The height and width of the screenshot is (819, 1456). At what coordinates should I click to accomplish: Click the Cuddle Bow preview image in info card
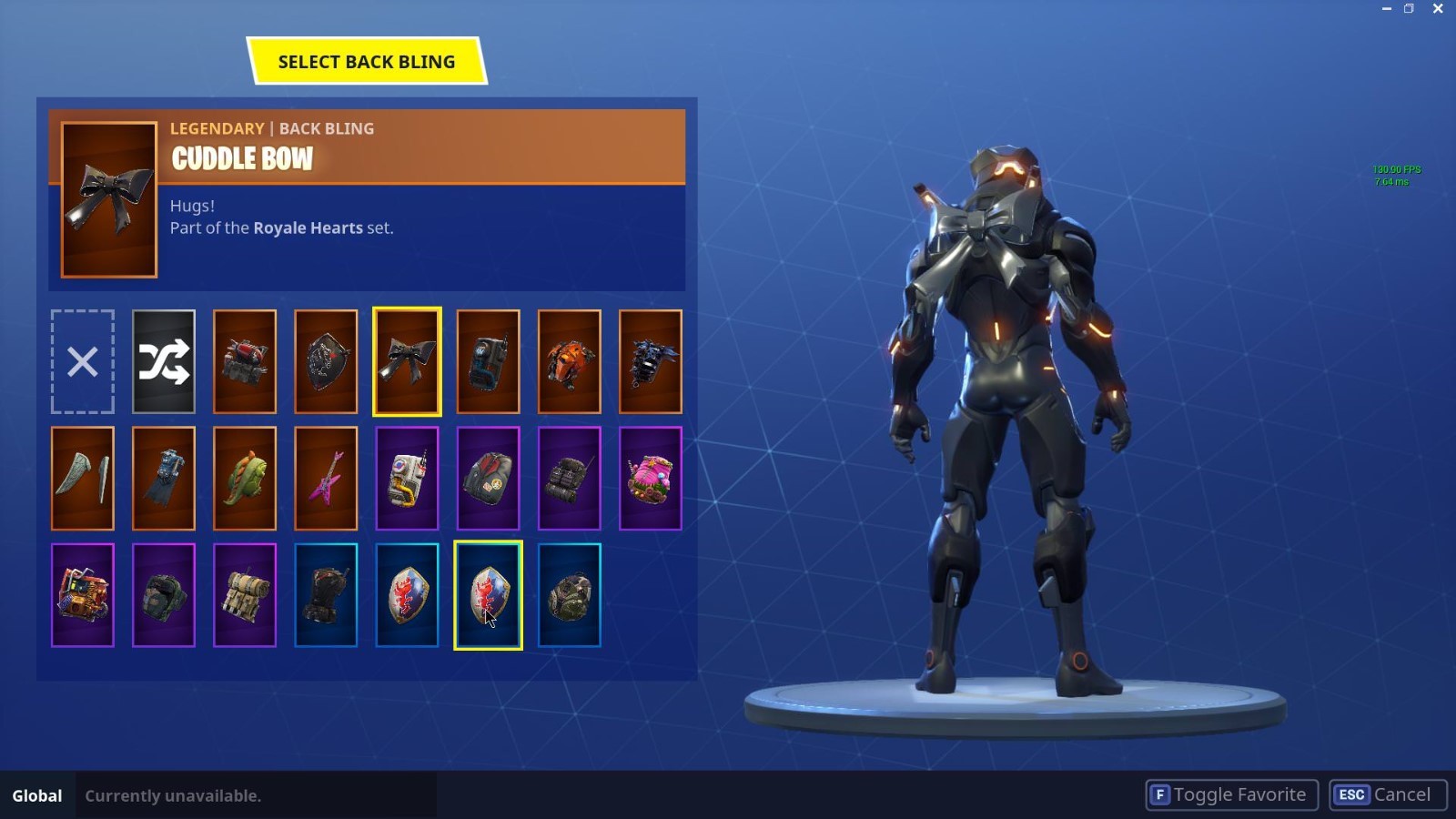tap(108, 200)
